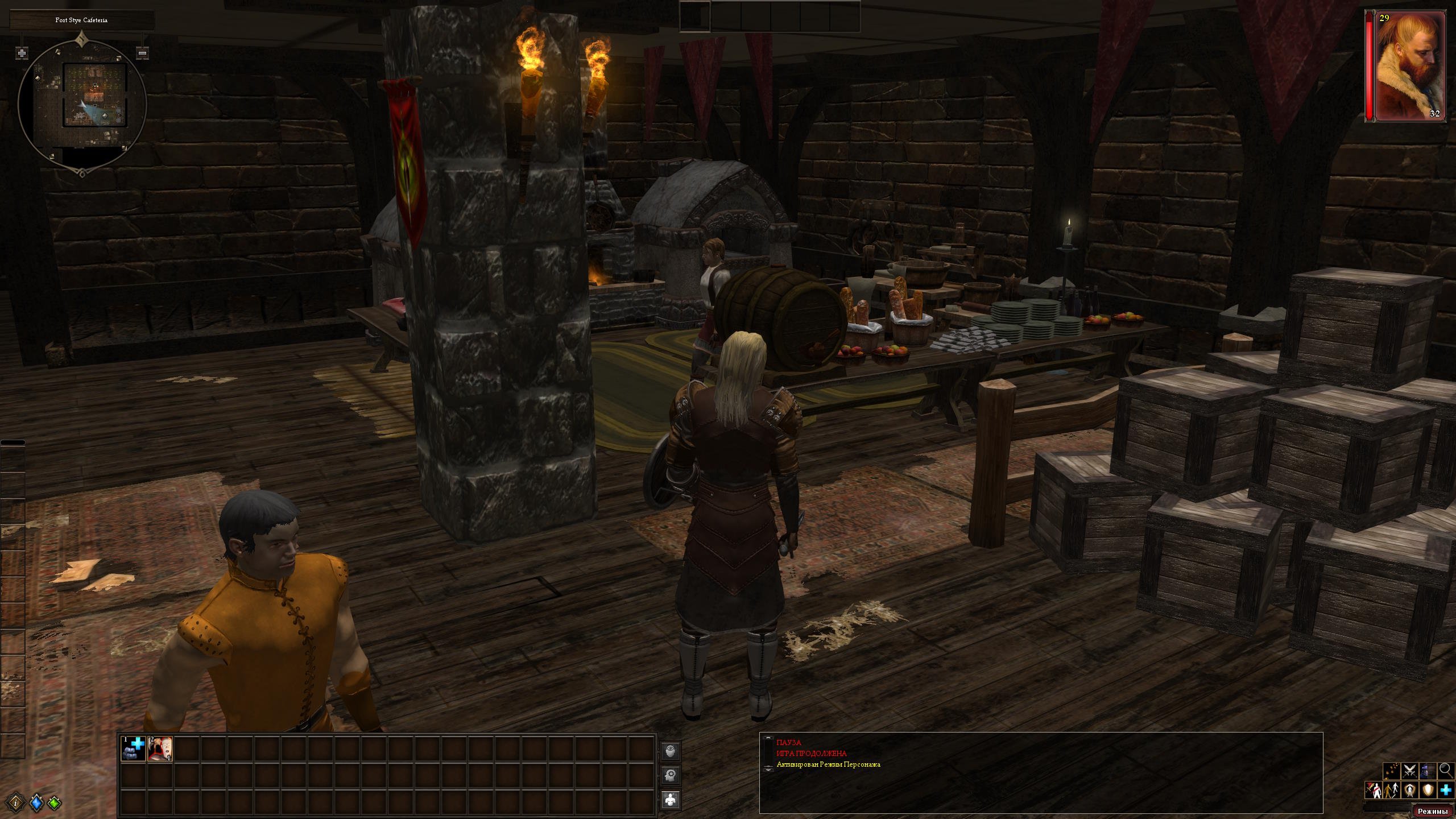The width and height of the screenshot is (1456, 819).
Task: Click the minimap zoom-in plus button
Action: tap(22, 53)
